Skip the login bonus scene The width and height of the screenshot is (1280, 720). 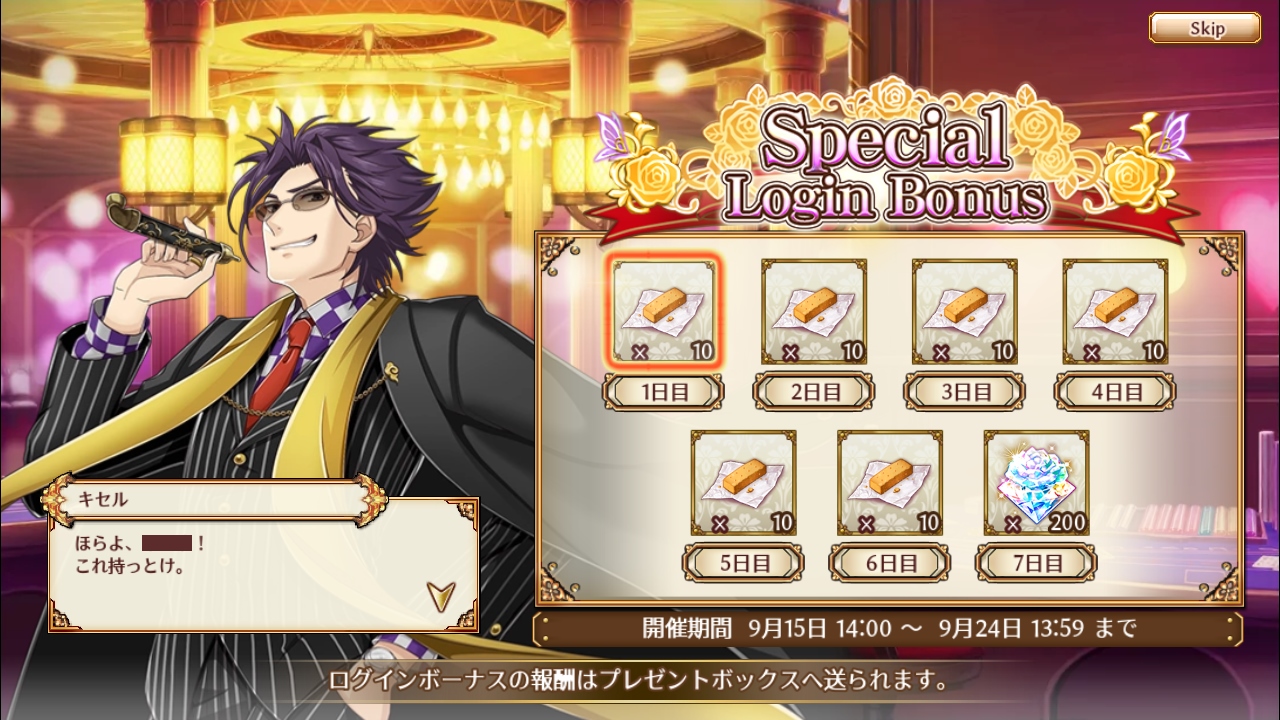point(1204,28)
